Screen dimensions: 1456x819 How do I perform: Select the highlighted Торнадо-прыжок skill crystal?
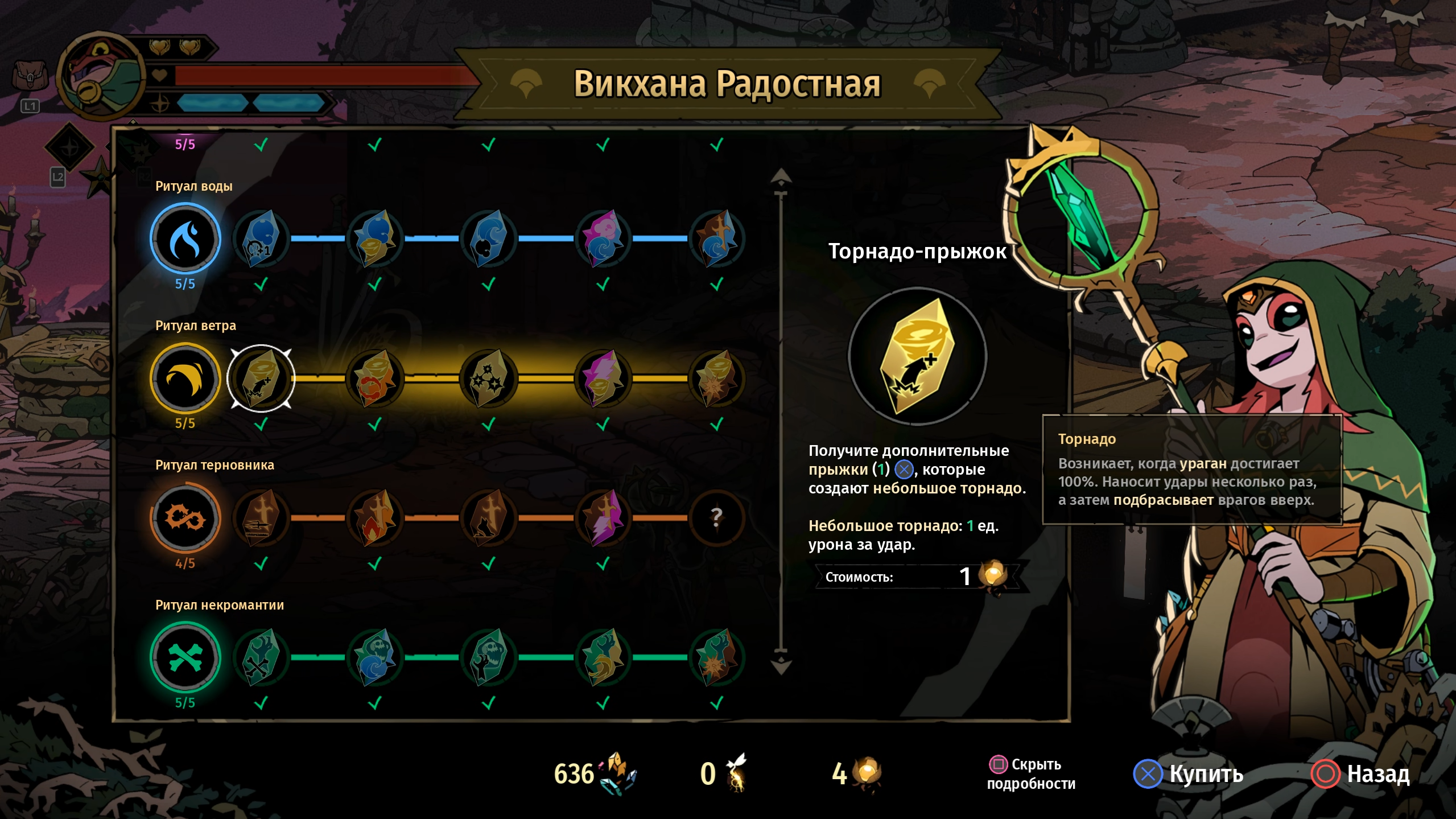pos(262,378)
